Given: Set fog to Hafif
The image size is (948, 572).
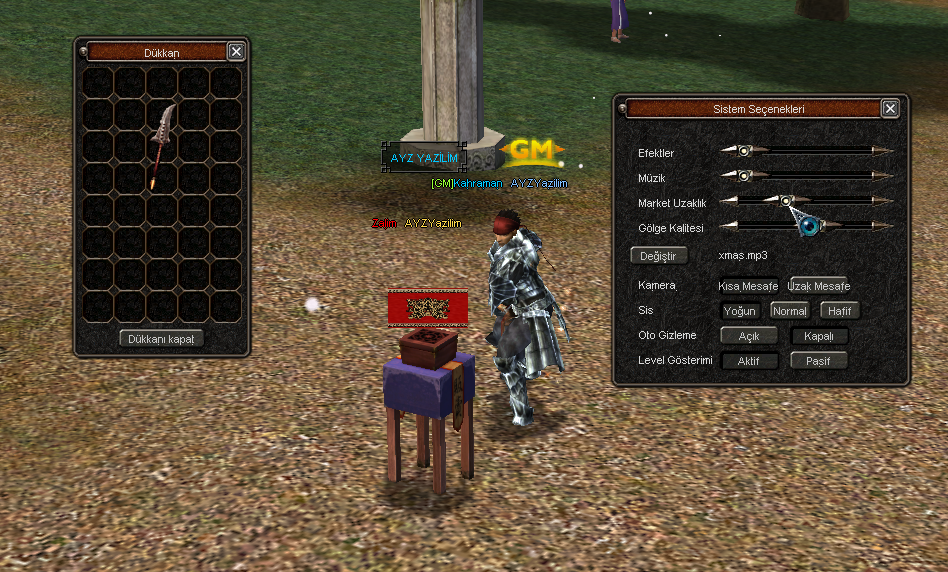Looking at the screenshot, I should point(840,311).
